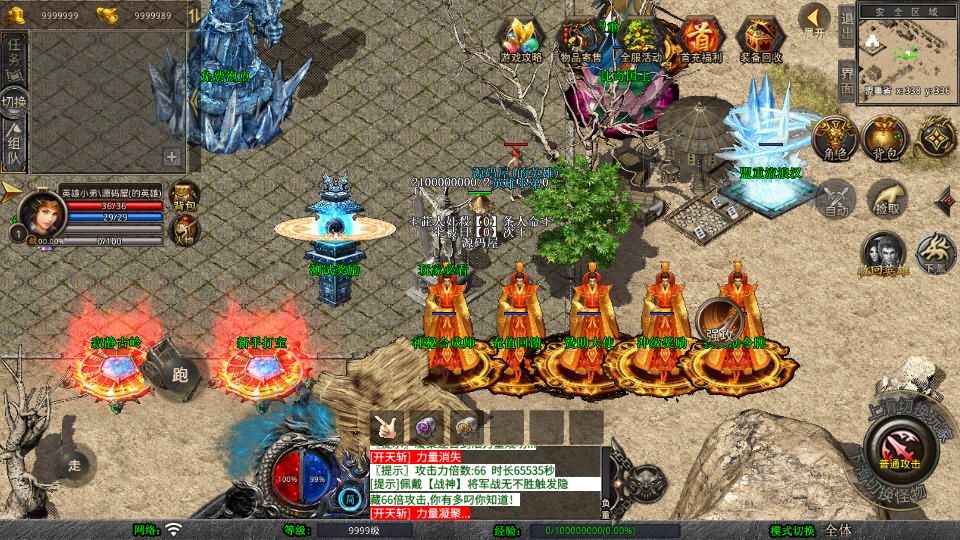This screenshot has height=540, width=960.
Task: Open the 游戏攻略 game guide icon
Action: (522, 40)
